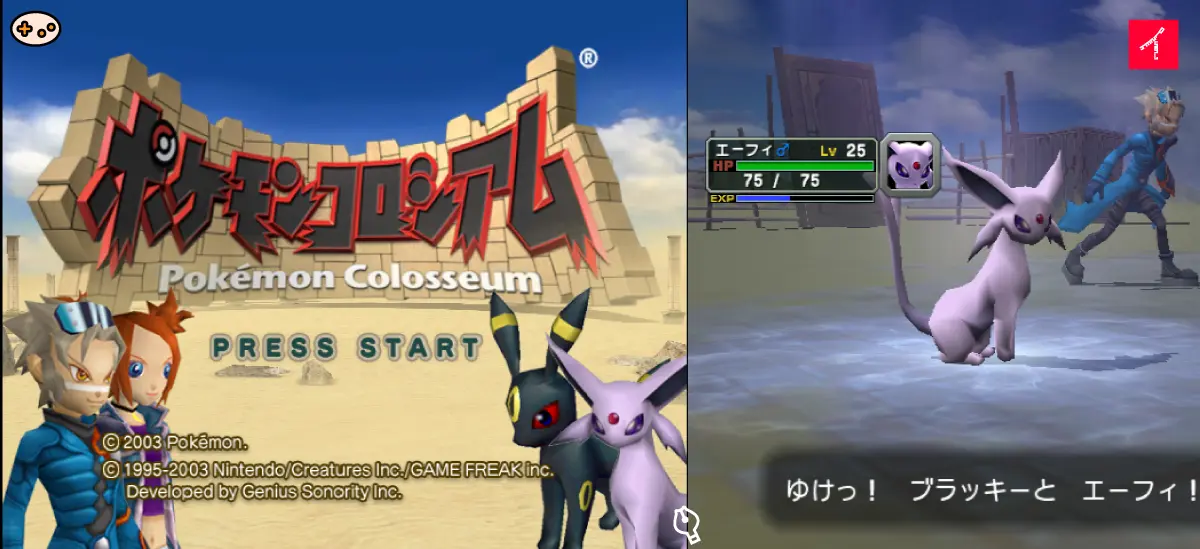Select the Espeon portrait in battle HUD

(x=910, y=163)
